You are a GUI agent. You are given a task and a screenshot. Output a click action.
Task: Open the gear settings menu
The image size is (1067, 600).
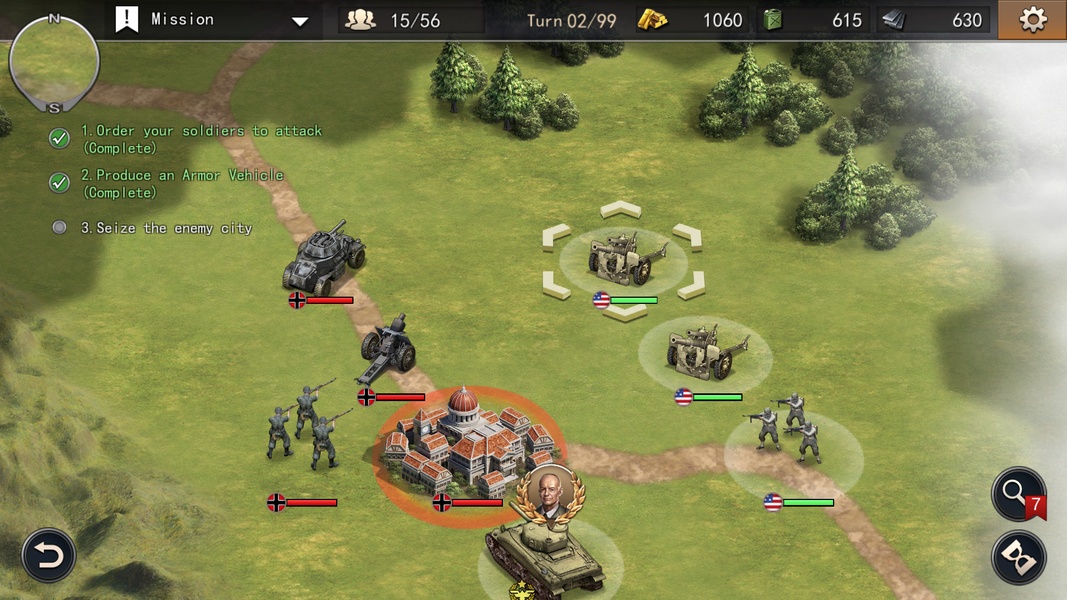[x=1032, y=20]
